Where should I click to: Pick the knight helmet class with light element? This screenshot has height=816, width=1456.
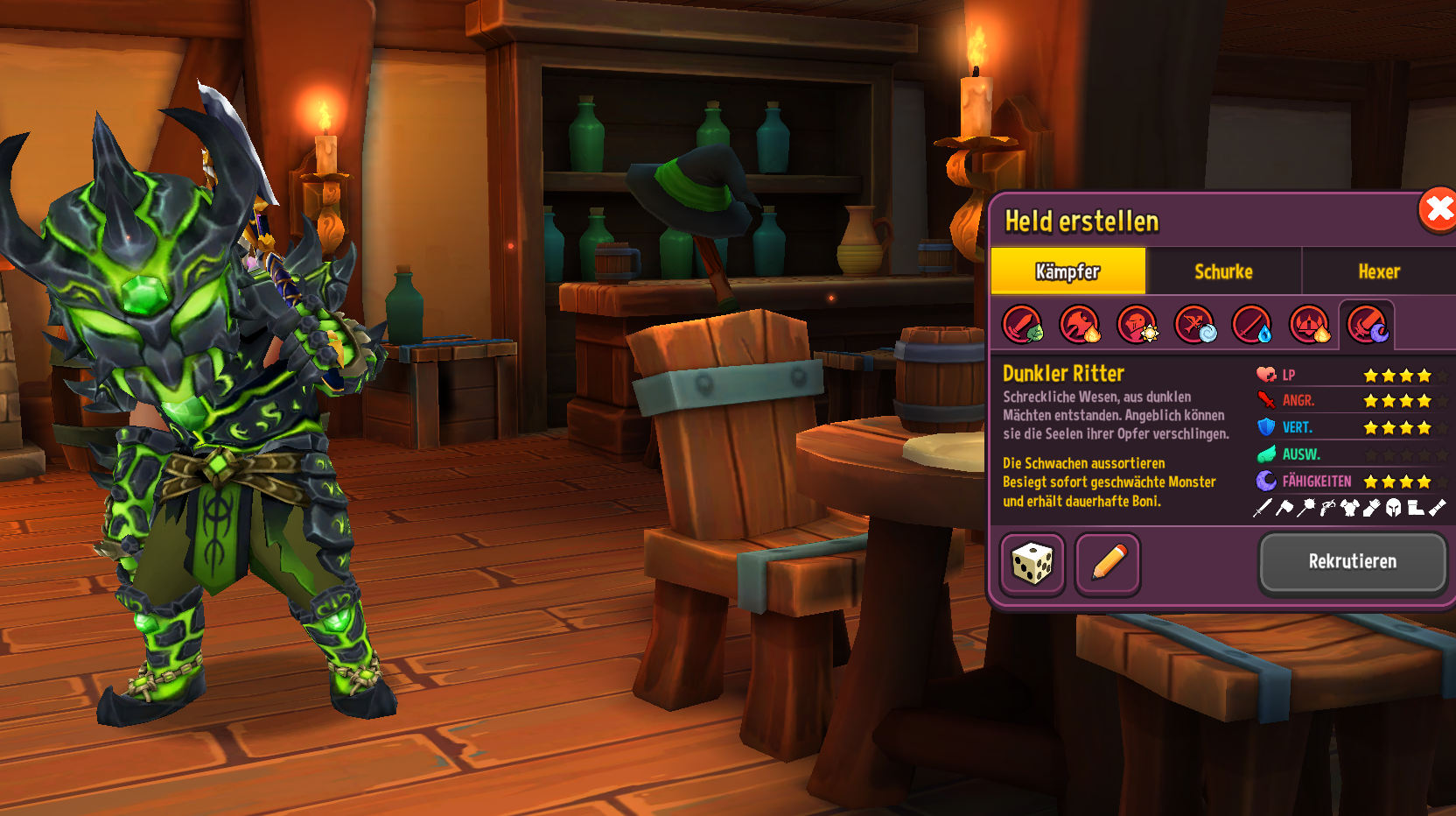[x=1137, y=324]
